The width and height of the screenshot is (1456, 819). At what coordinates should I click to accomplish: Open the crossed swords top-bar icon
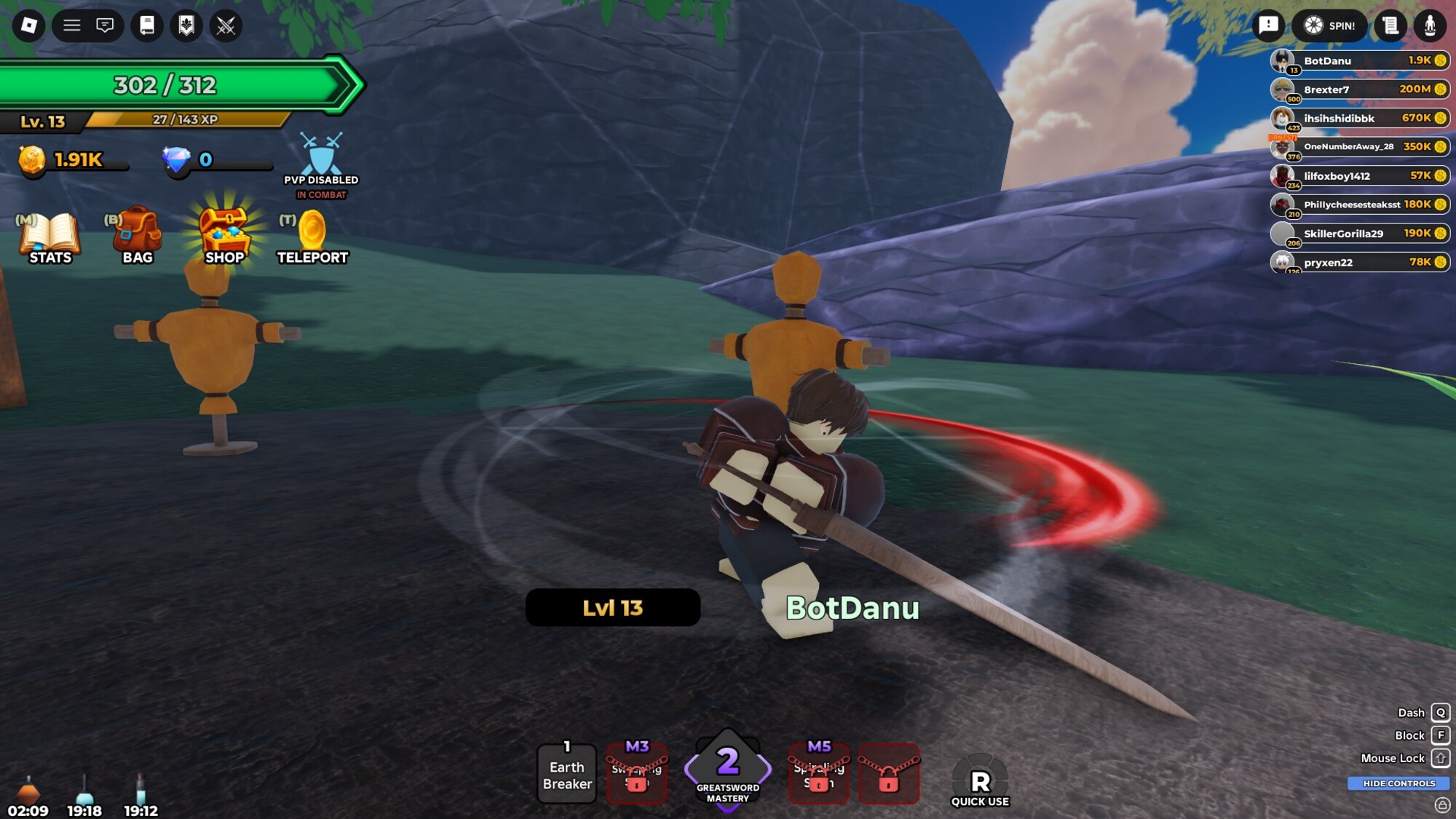click(x=226, y=26)
